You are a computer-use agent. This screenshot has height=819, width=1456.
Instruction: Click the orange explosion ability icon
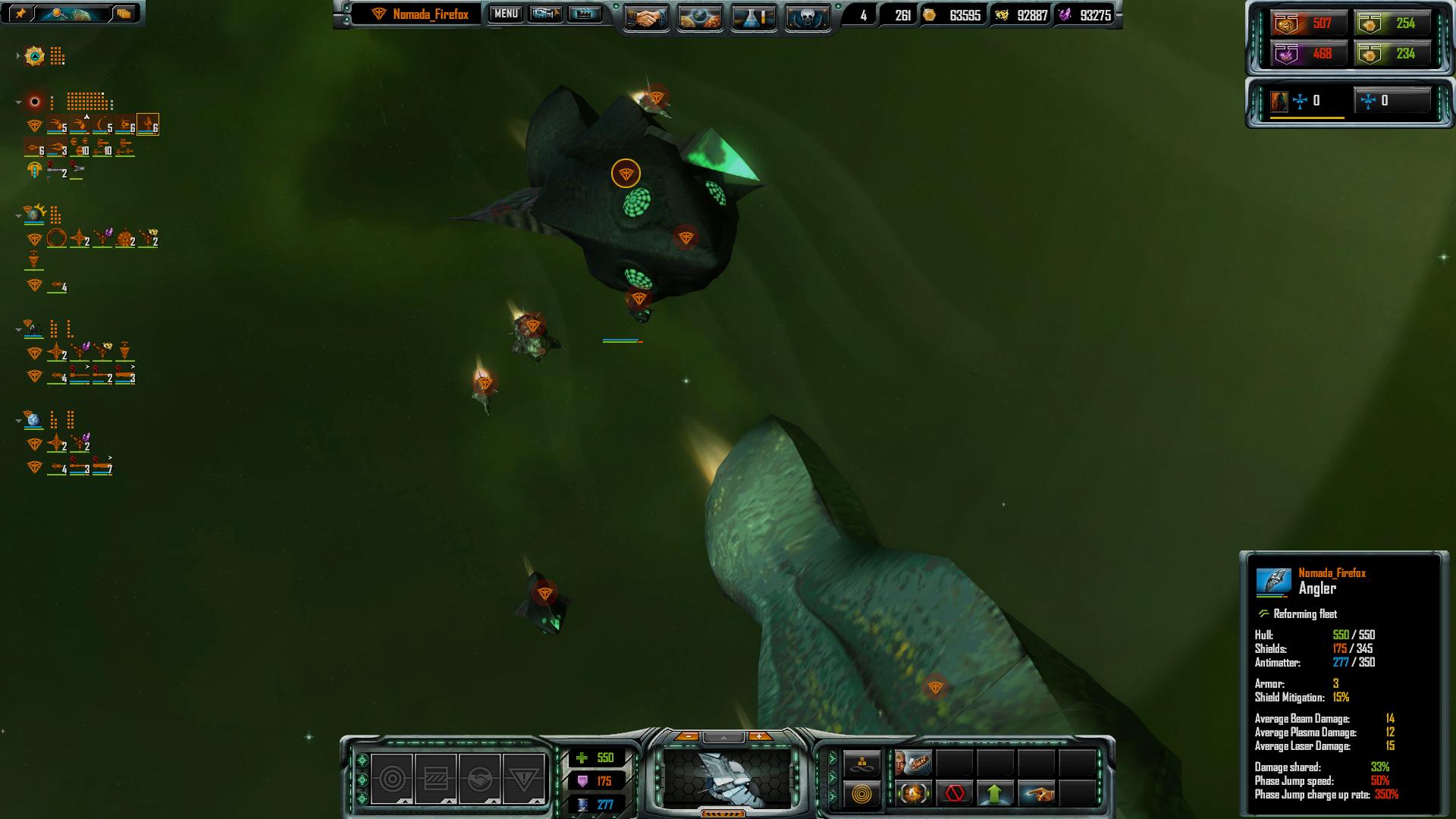(913, 794)
